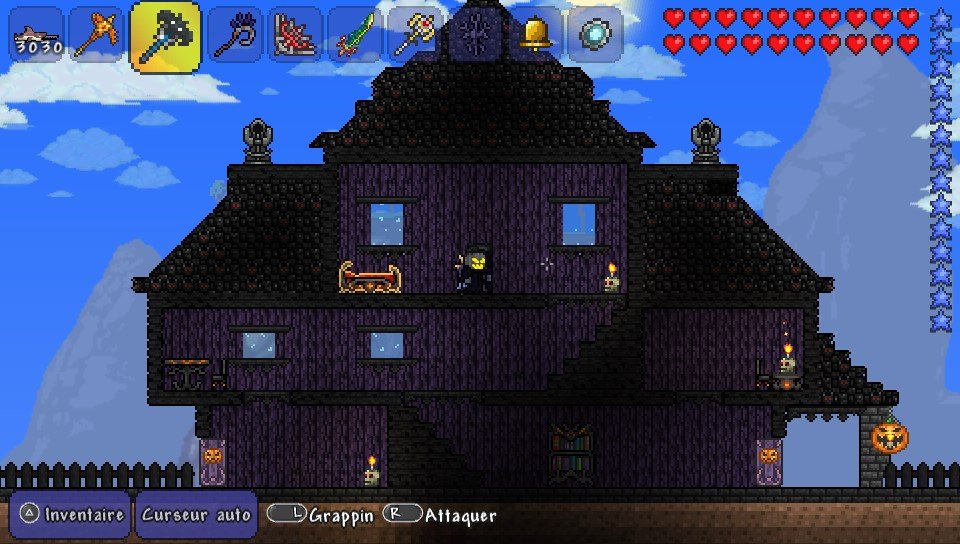Choose the green sword hotbar slot
Image resolution: width=960 pixels, height=544 pixels.
pos(355,35)
